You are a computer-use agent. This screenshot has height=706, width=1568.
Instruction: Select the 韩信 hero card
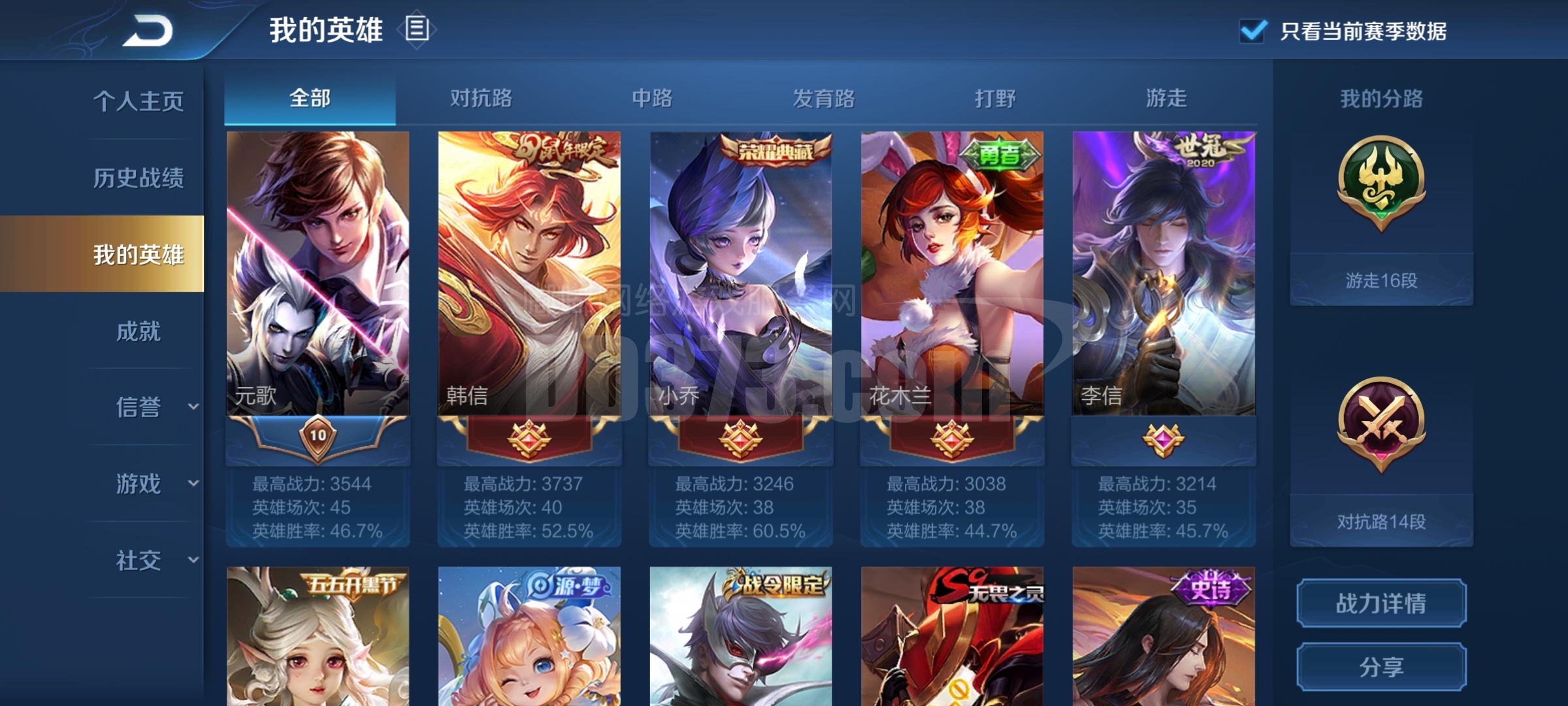pos(529,275)
